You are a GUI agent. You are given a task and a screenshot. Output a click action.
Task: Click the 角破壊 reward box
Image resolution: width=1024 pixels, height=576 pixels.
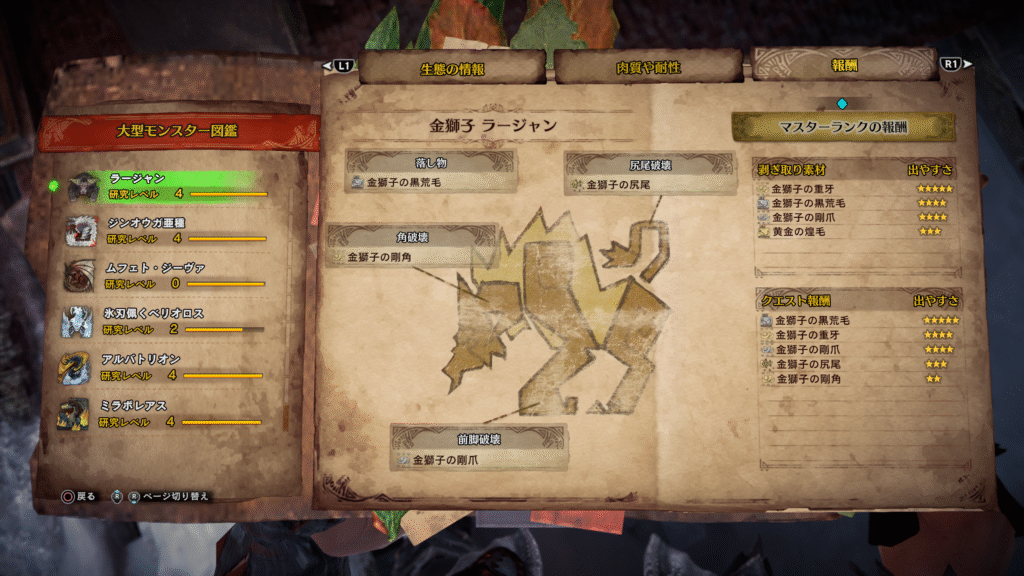(x=413, y=247)
